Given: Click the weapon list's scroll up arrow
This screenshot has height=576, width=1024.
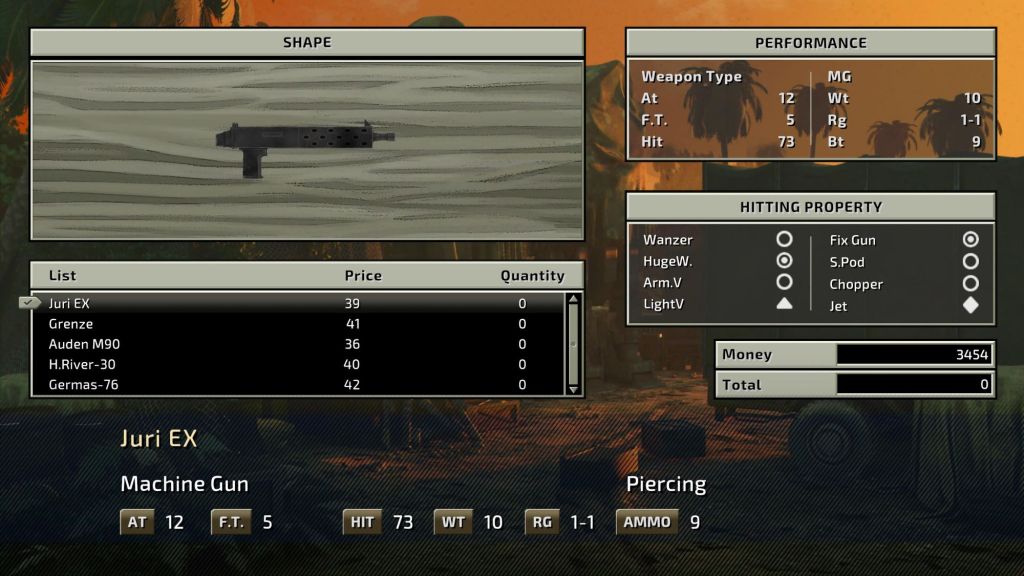Looking at the screenshot, I should (x=573, y=299).
